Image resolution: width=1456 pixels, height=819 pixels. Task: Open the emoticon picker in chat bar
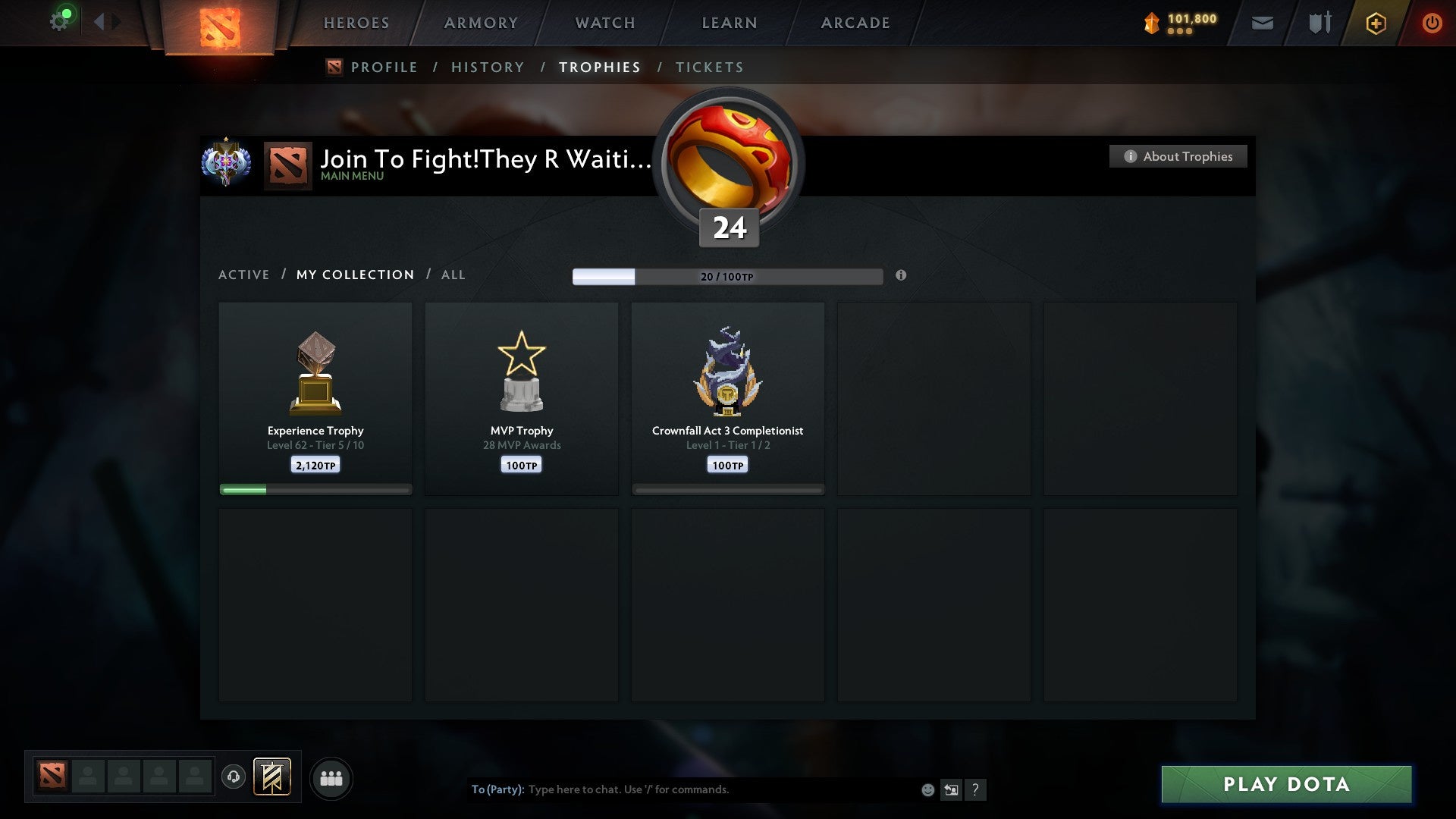tap(927, 789)
